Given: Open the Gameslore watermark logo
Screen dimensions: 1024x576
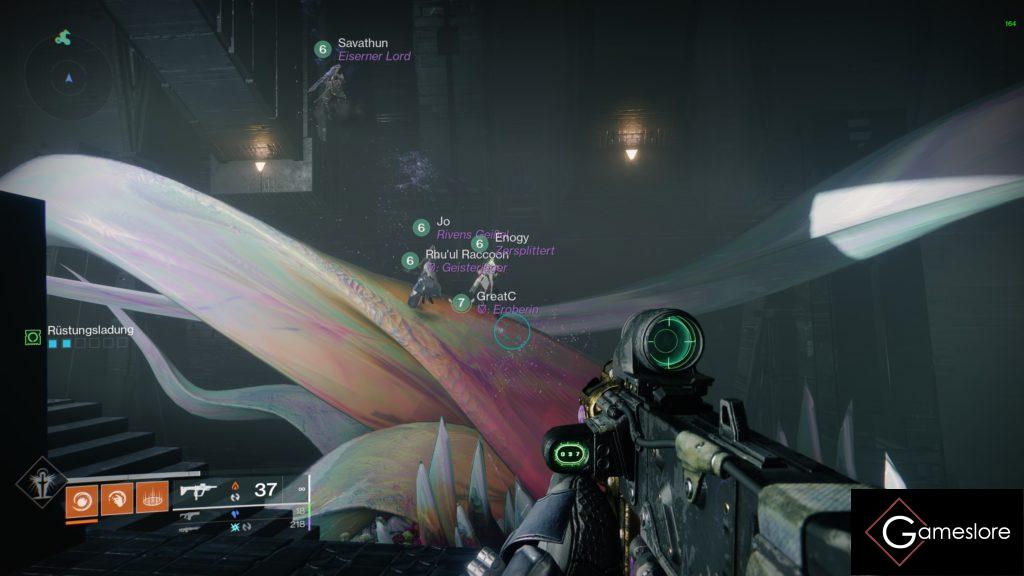Looking at the screenshot, I should click(x=937, y=532).
